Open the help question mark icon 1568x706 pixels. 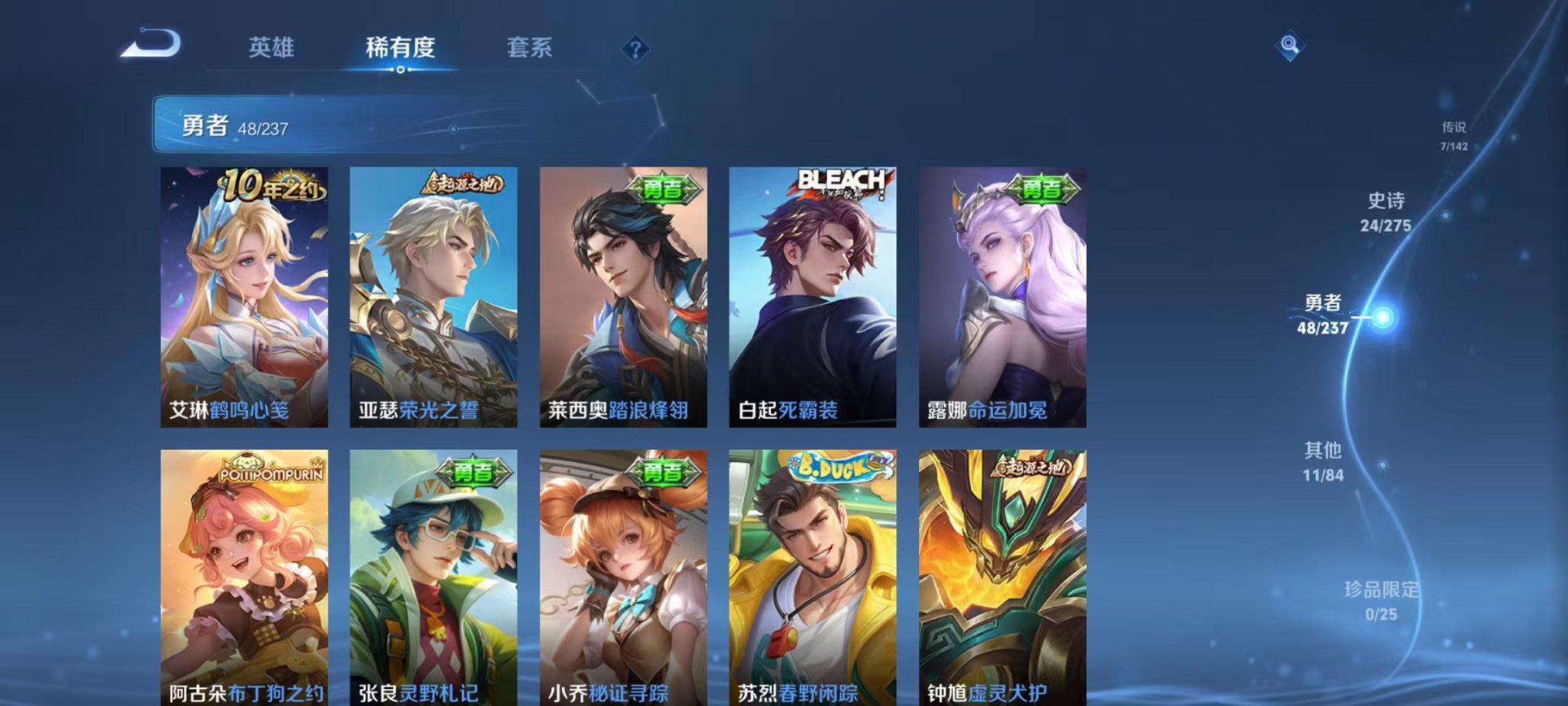point(634,50)
